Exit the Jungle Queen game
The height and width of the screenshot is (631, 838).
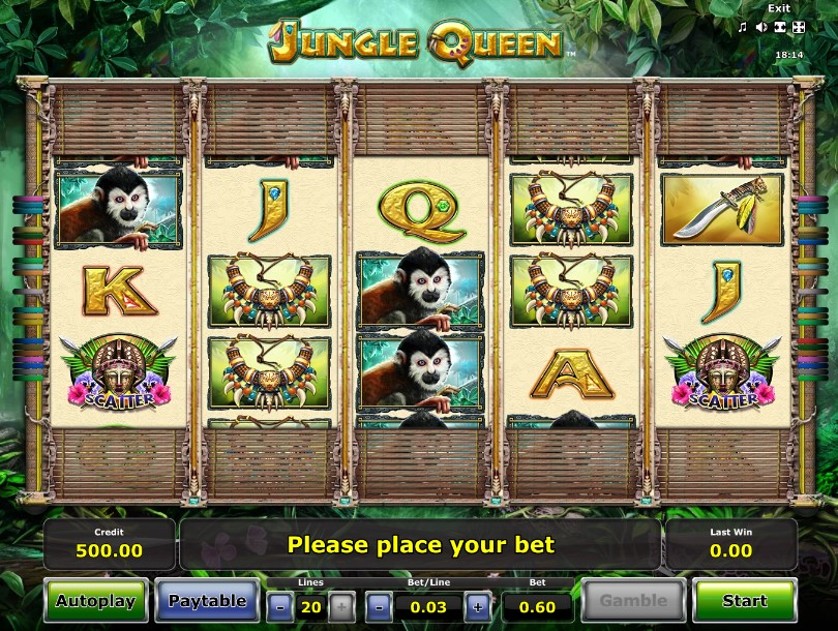777,8
